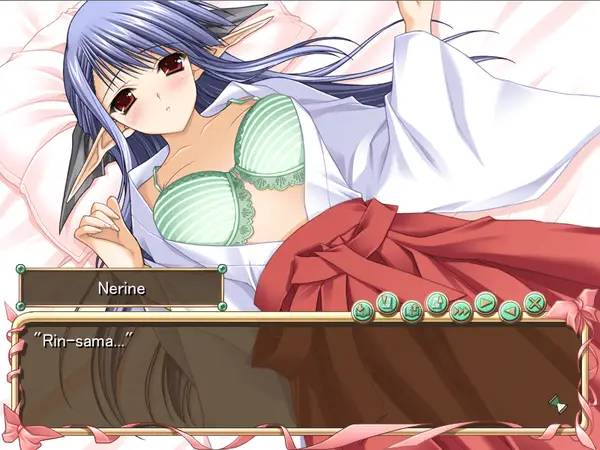Select the left-pointing triangle back button

tap(510, 308)
